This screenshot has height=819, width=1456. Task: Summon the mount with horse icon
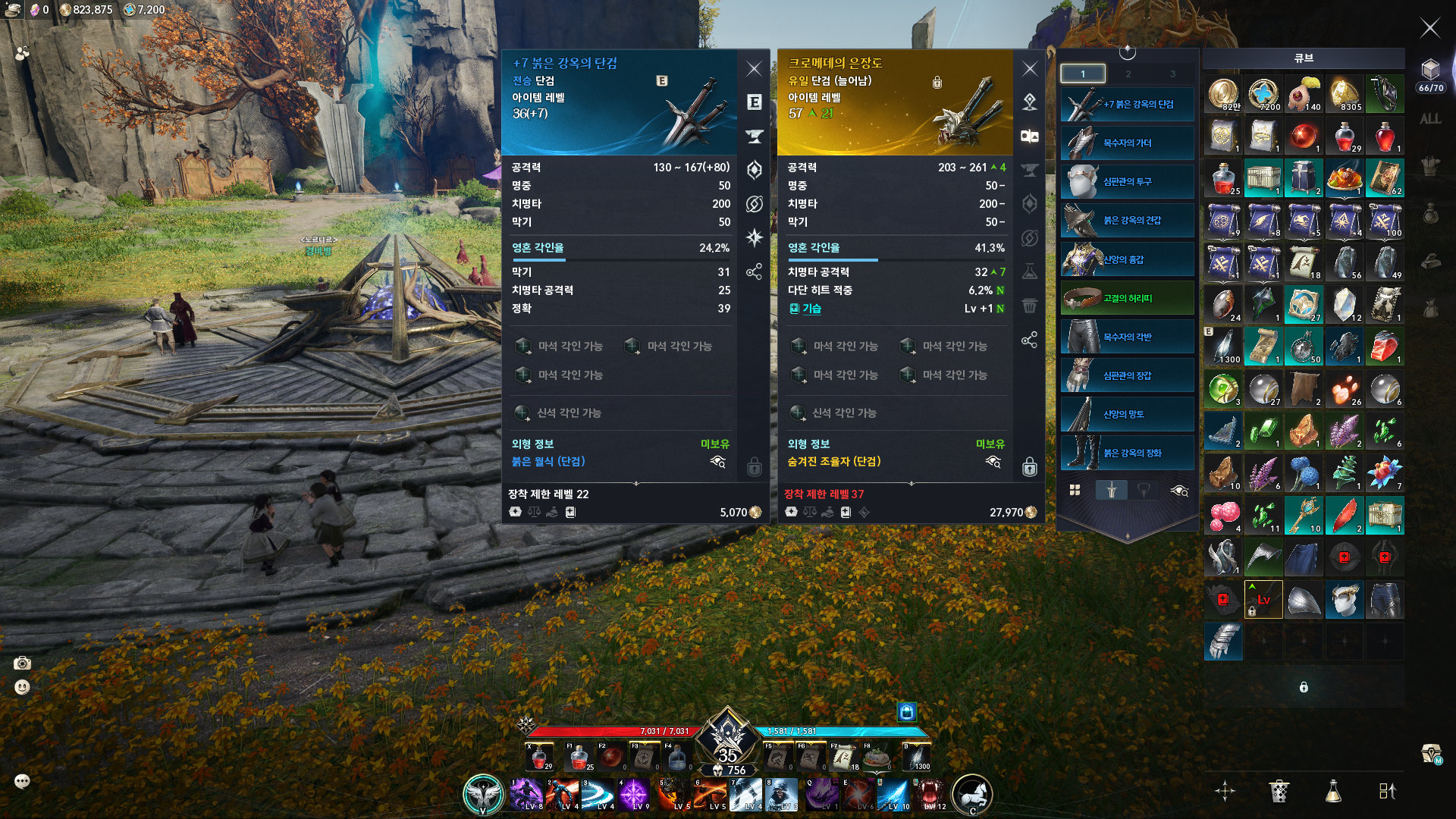pos(972,794)
